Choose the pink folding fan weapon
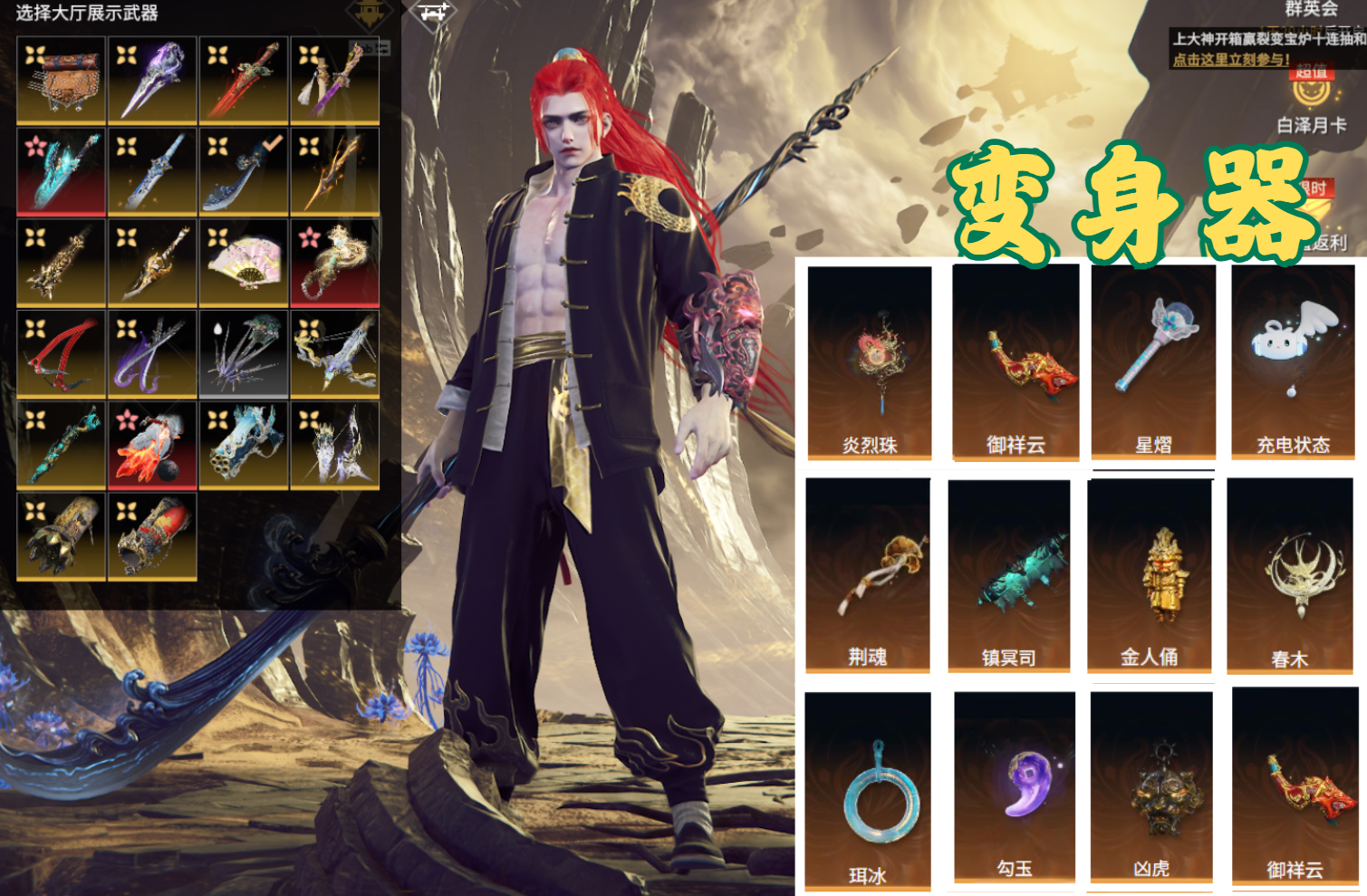 tap(244, 263)
